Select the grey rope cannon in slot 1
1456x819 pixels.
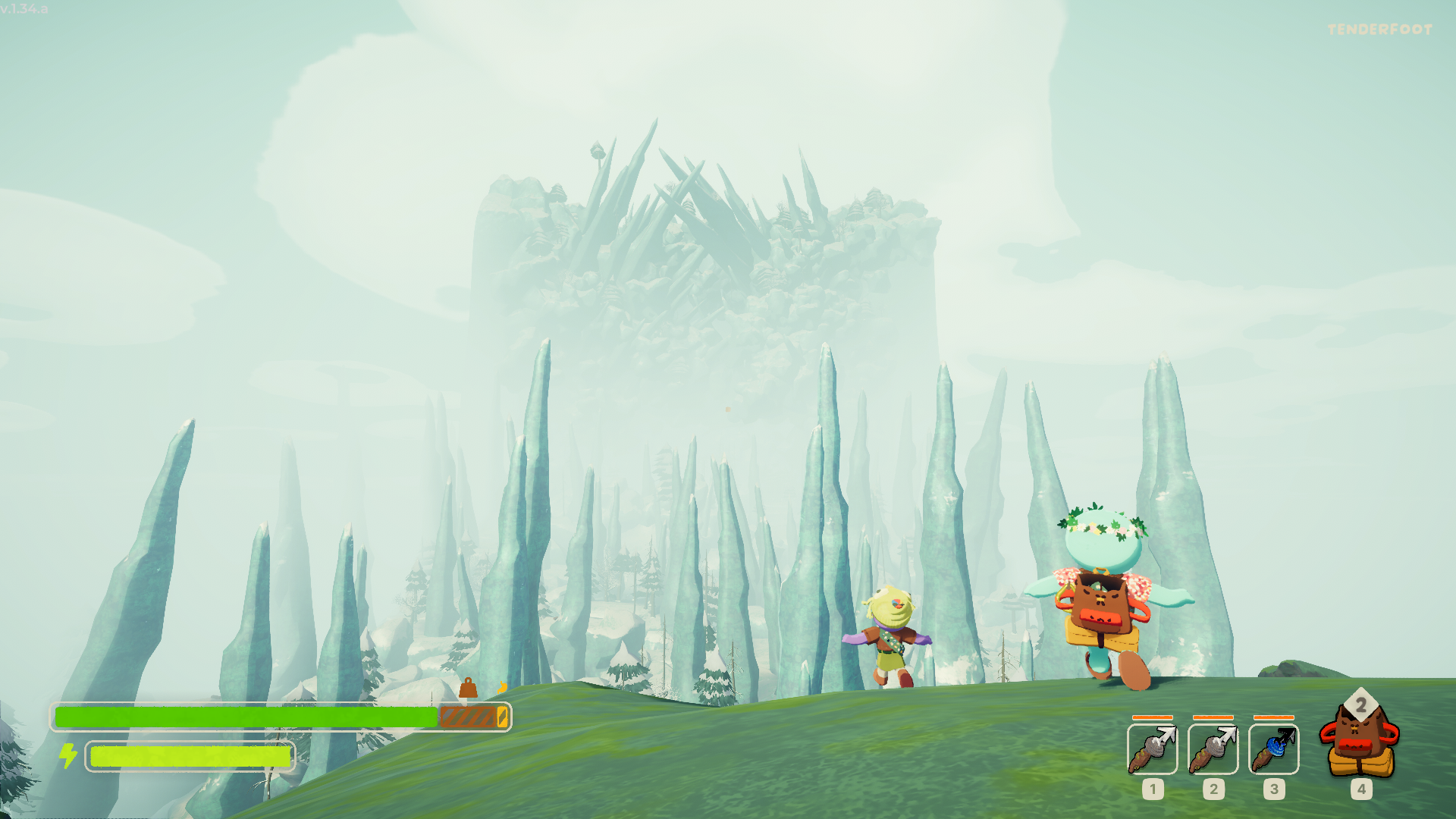(1153, 749)
